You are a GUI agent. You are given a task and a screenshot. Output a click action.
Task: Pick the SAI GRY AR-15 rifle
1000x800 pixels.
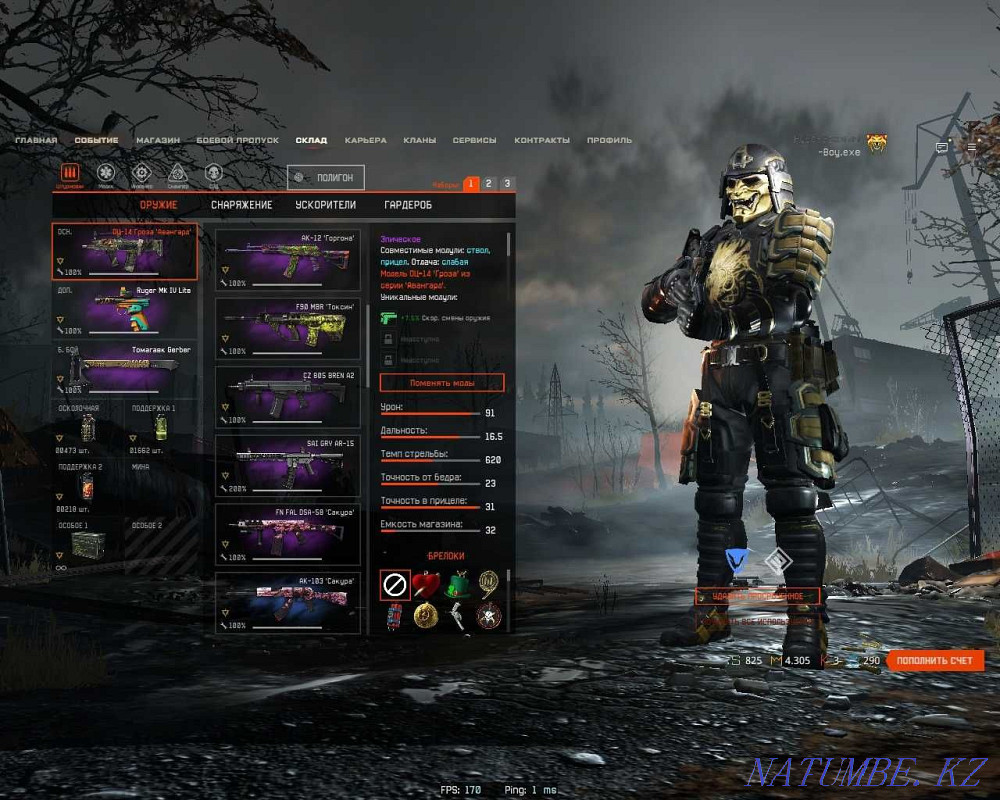288,463
